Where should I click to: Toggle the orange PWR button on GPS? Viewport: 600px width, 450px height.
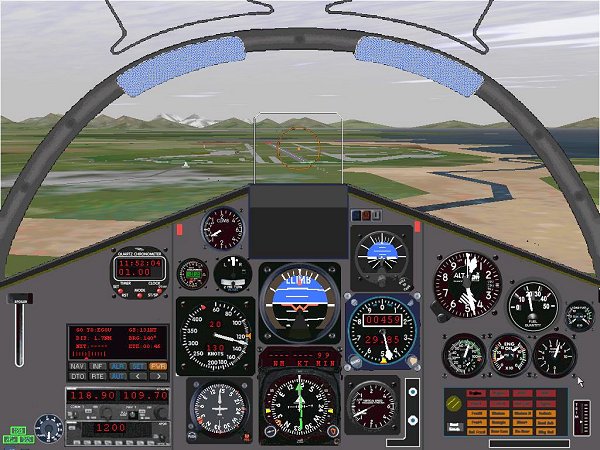tap(156, 366)
